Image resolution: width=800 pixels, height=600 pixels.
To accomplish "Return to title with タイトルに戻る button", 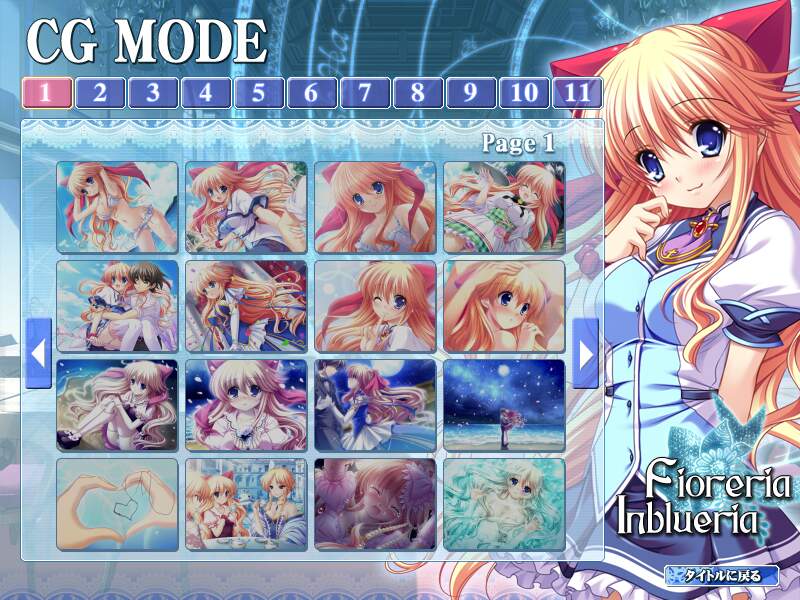I will tap(721, 575).
